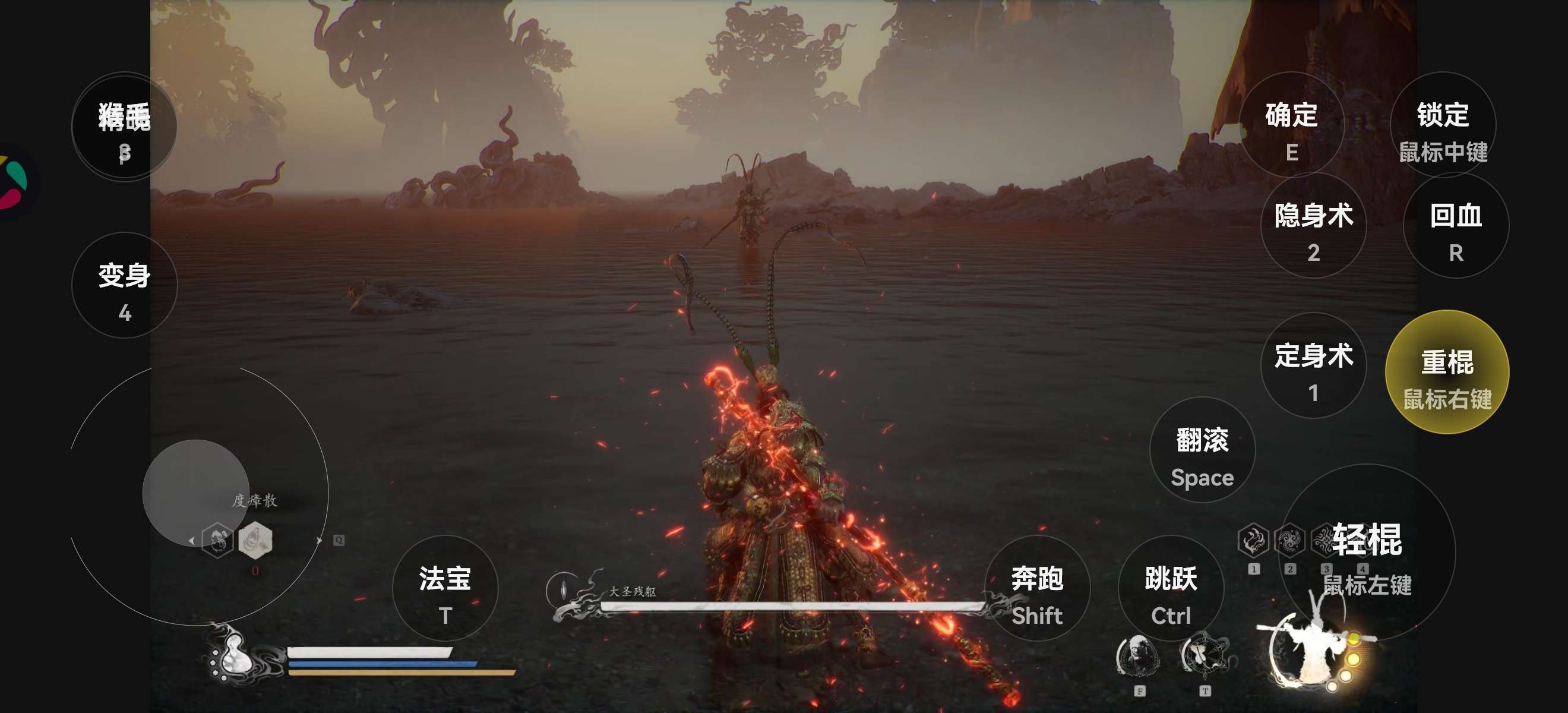
Task: Trigger the 变身 transformation button
Action: click(124, 286)
